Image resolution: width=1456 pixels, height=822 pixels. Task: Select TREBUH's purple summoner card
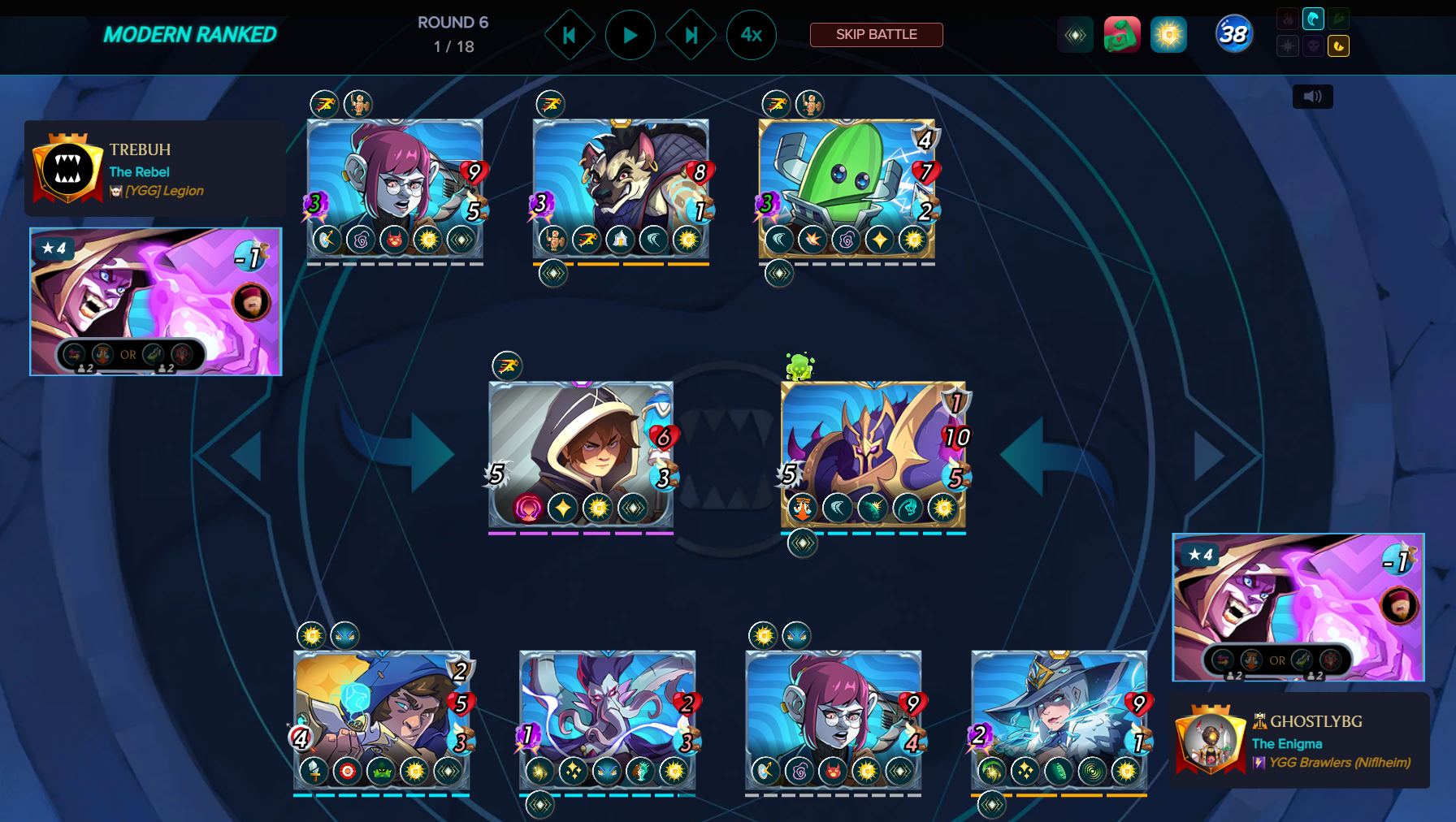point(156,301)
